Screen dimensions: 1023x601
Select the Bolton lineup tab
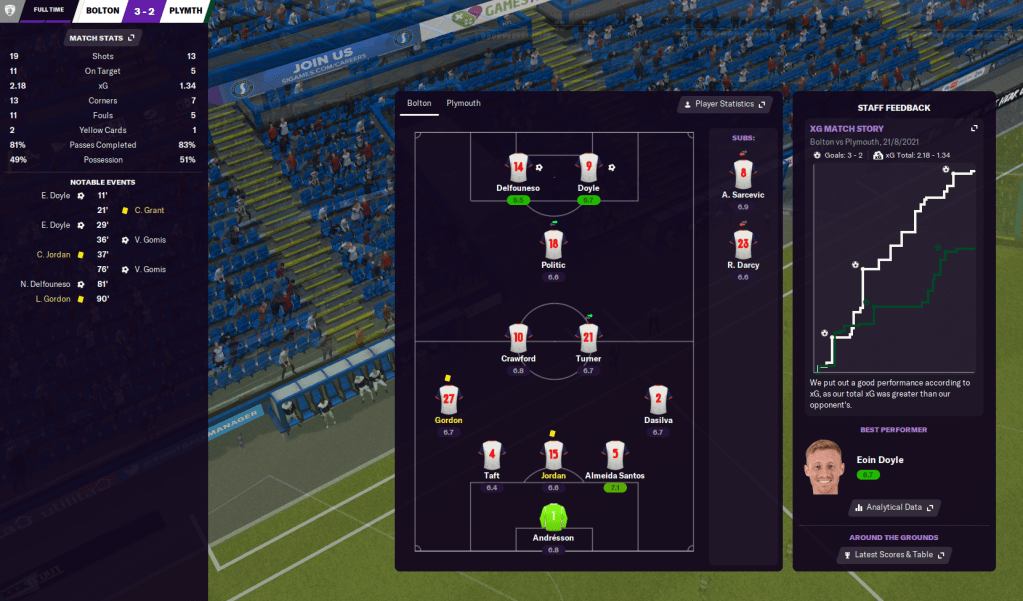pyautogui.click(x=419, y=103)
